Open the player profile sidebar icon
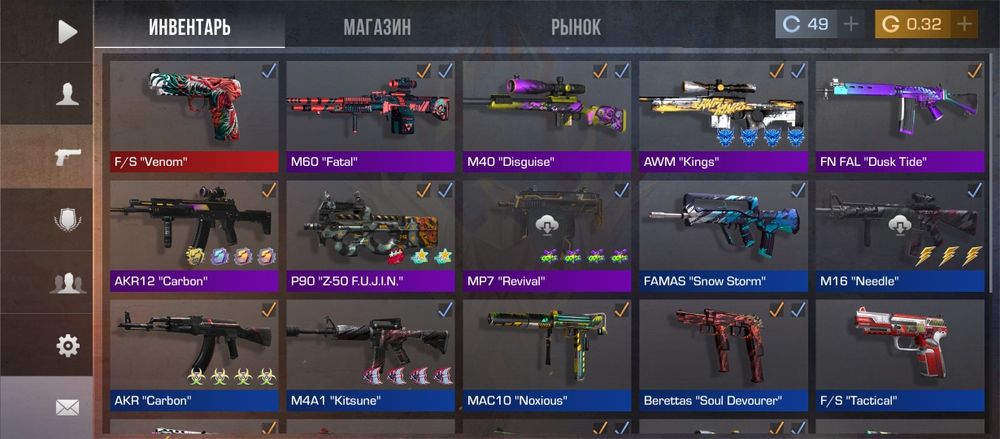The width and height of the screenshot is (1000, 439). coord(67,94)
